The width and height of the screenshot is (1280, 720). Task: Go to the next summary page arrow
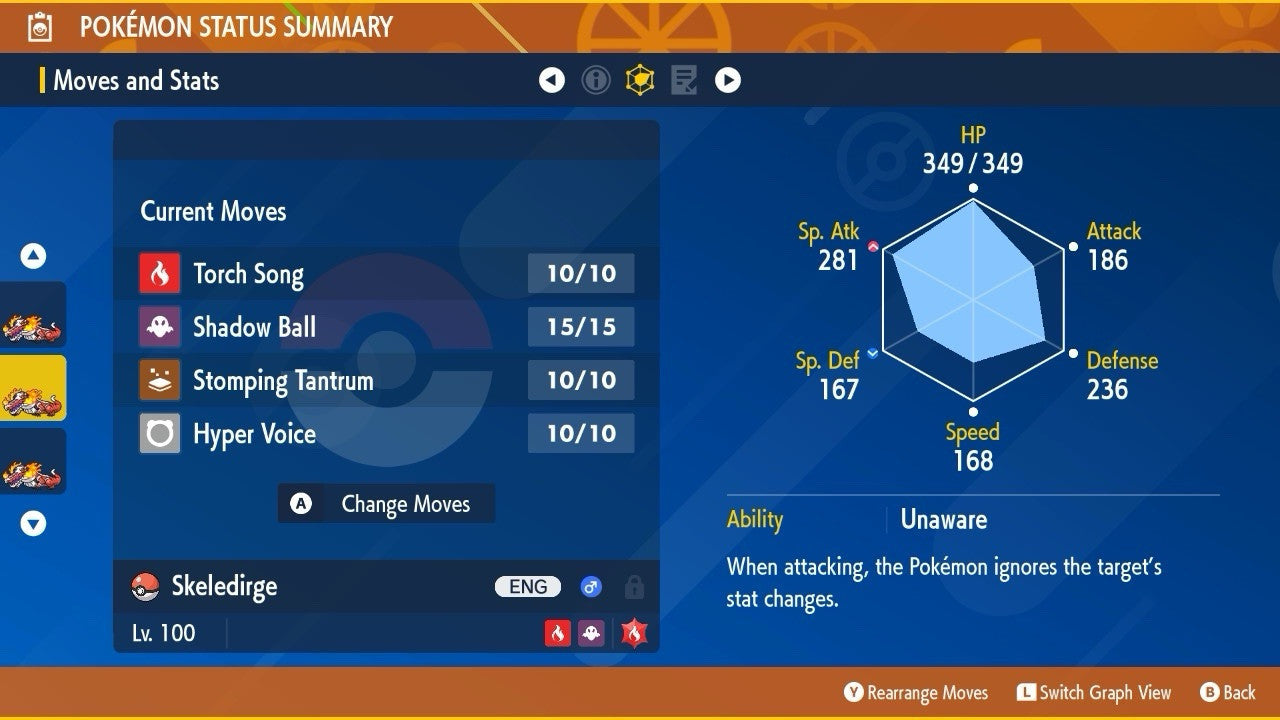click(728, 80)
